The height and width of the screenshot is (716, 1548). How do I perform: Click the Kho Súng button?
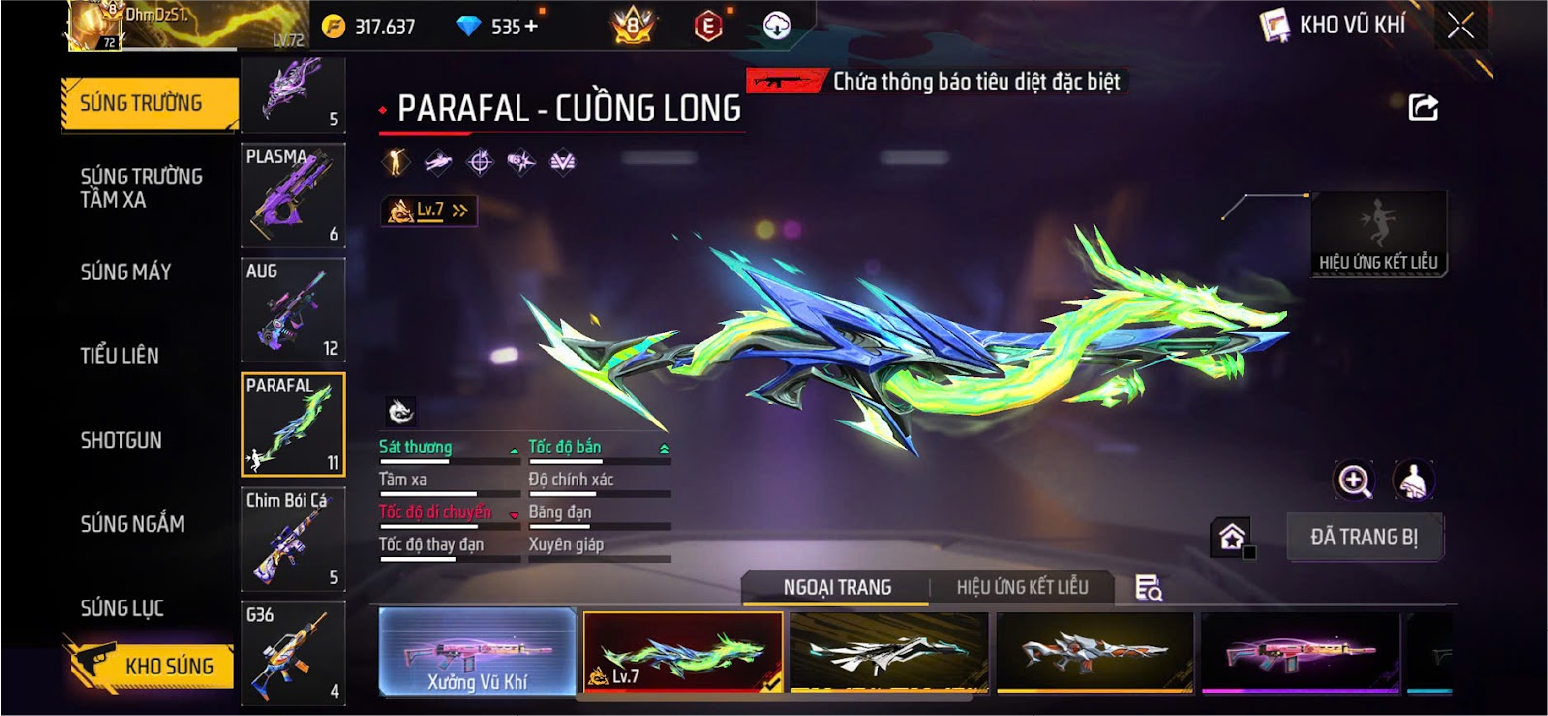pos(150,666)
